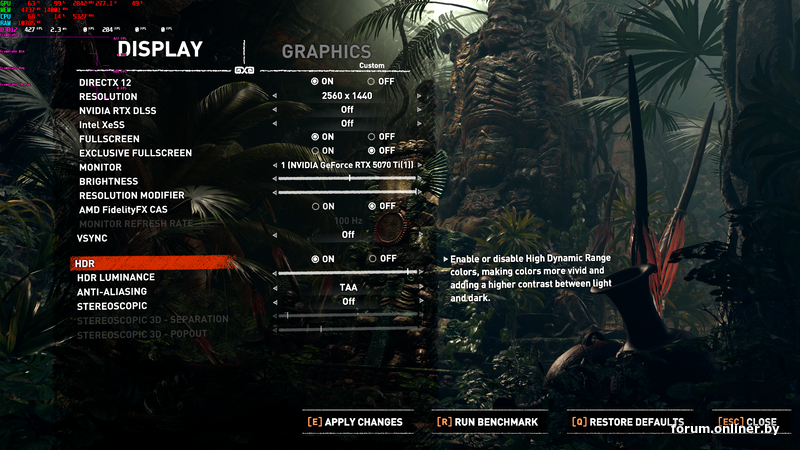The width and height of the screenshot is (800, 450).
Task: Choose the Anti-Aliasing TAA value
Action: 347,288
